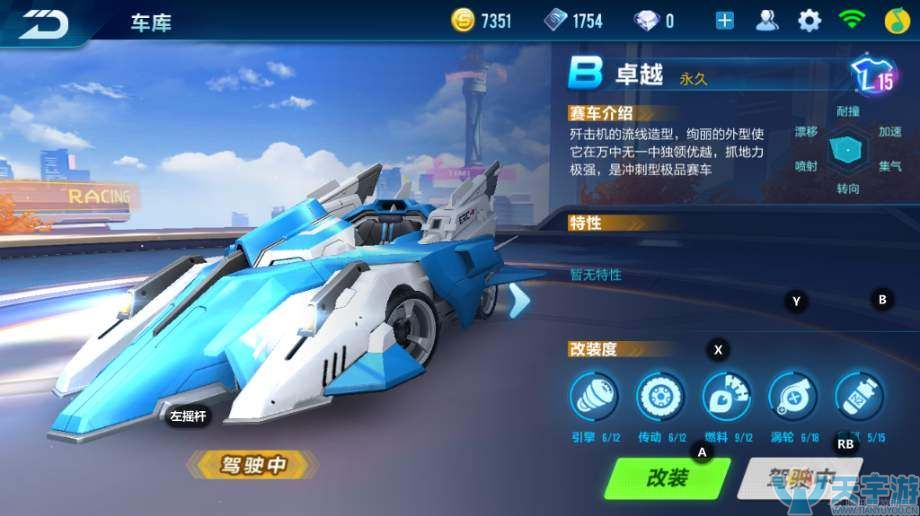Add currency with the plus button
920x516 pixels.
725,21
